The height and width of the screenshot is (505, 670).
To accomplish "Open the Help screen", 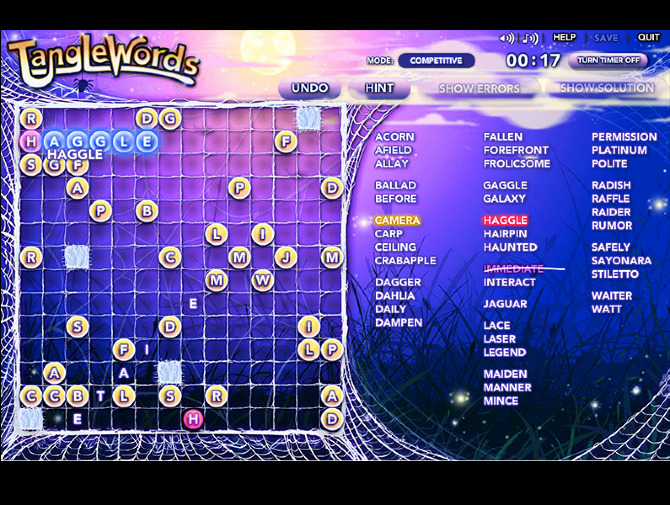I will click(564, 38).
